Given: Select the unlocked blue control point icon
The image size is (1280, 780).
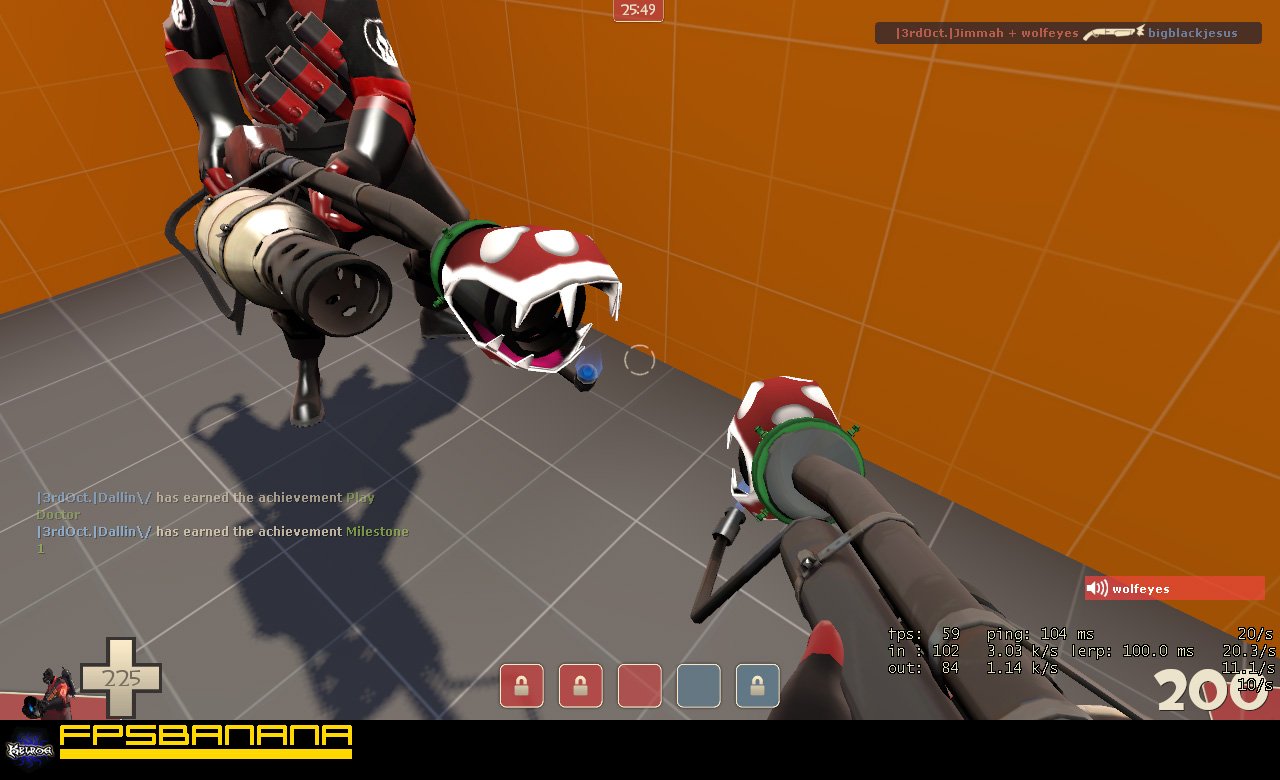Looking at the screenshot, I should point(698,686).
